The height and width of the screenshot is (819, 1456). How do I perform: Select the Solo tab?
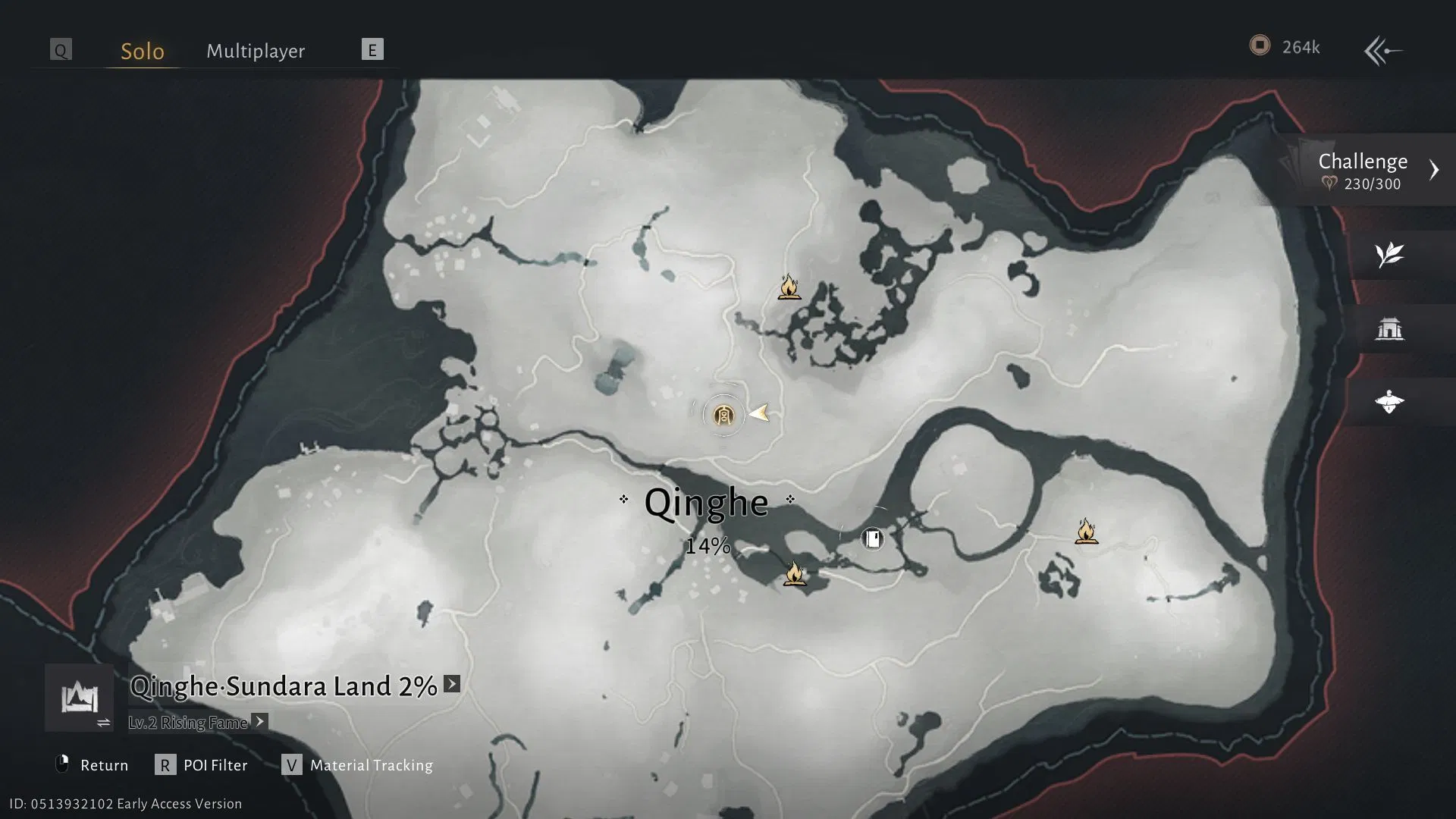click(x=141, y=50)
